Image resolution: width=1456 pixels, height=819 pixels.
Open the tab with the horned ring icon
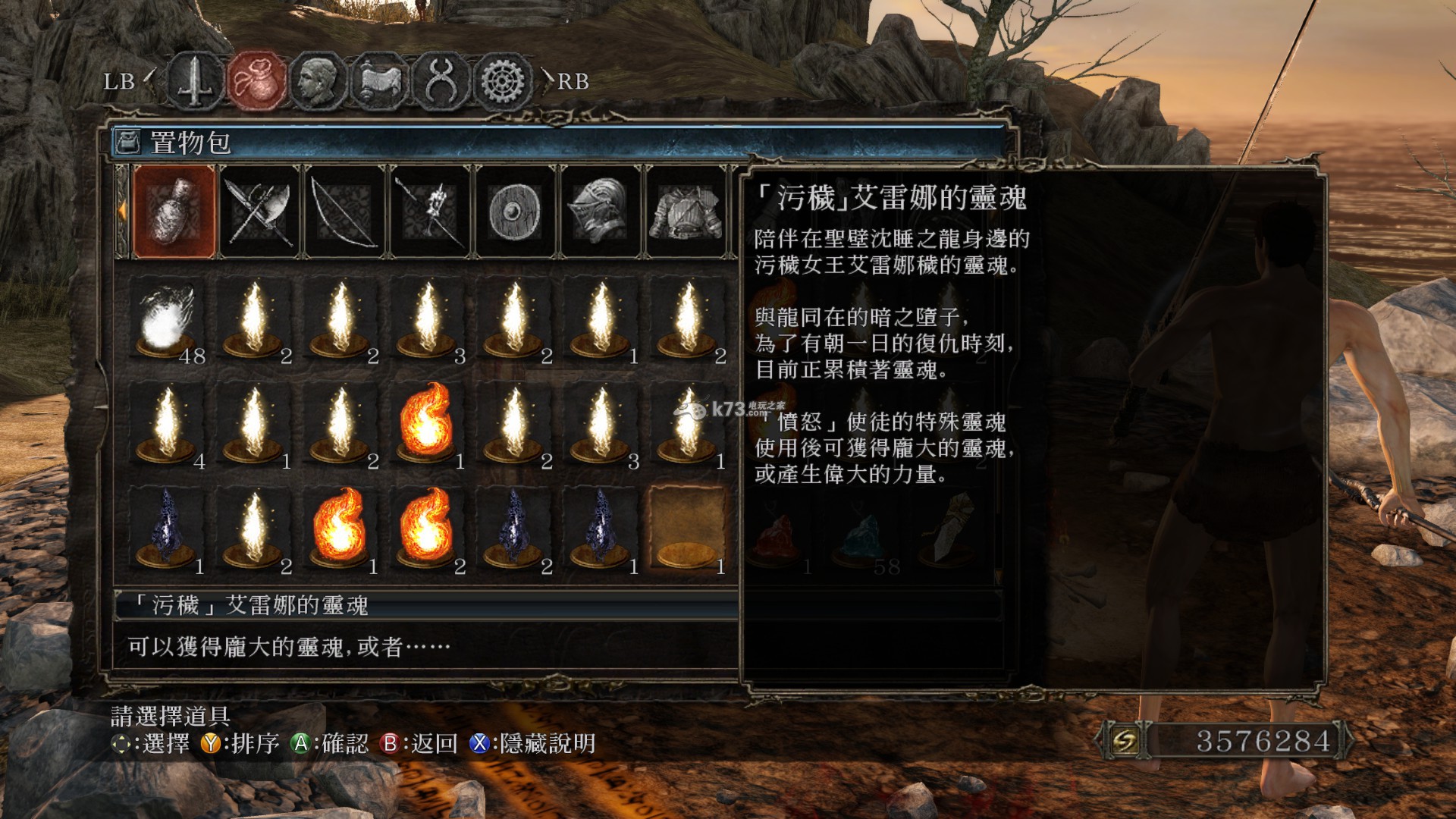click(x=440, y=80)
